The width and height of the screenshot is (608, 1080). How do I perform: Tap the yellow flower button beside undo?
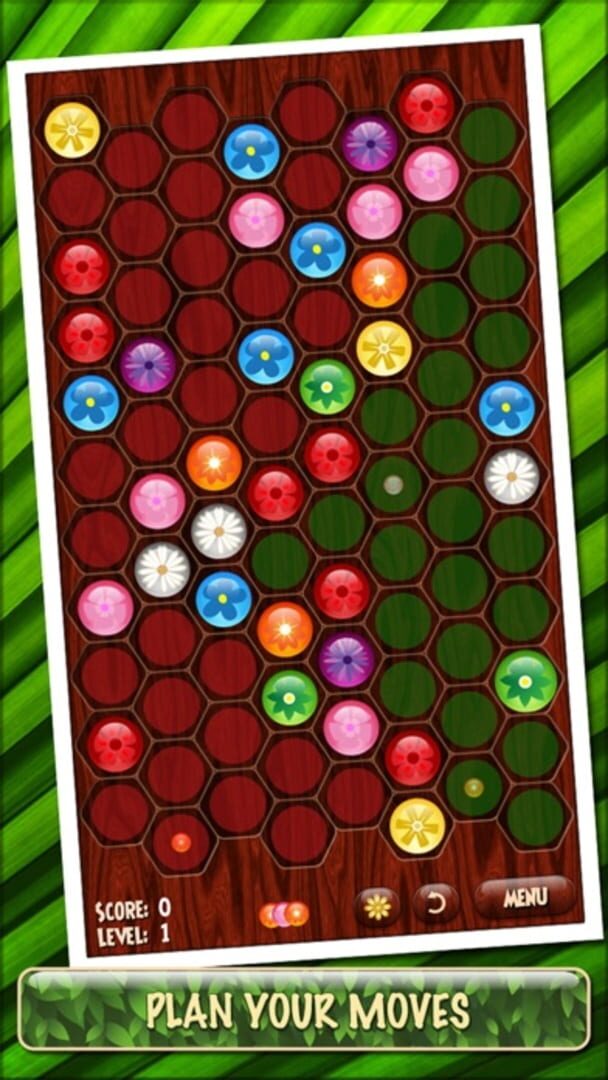click(377, 906)
